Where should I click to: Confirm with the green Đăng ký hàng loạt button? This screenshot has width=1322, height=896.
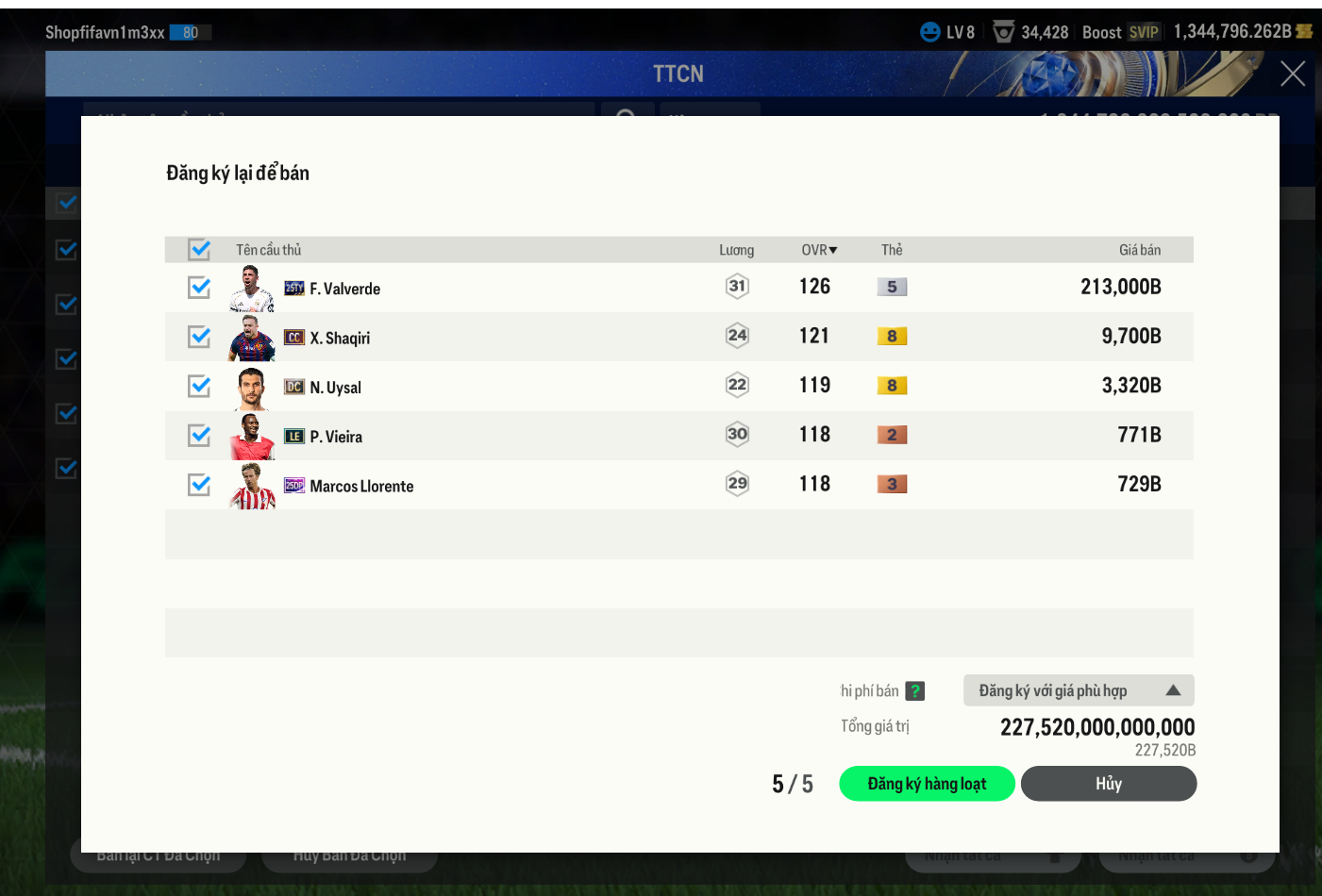point(927,784)
